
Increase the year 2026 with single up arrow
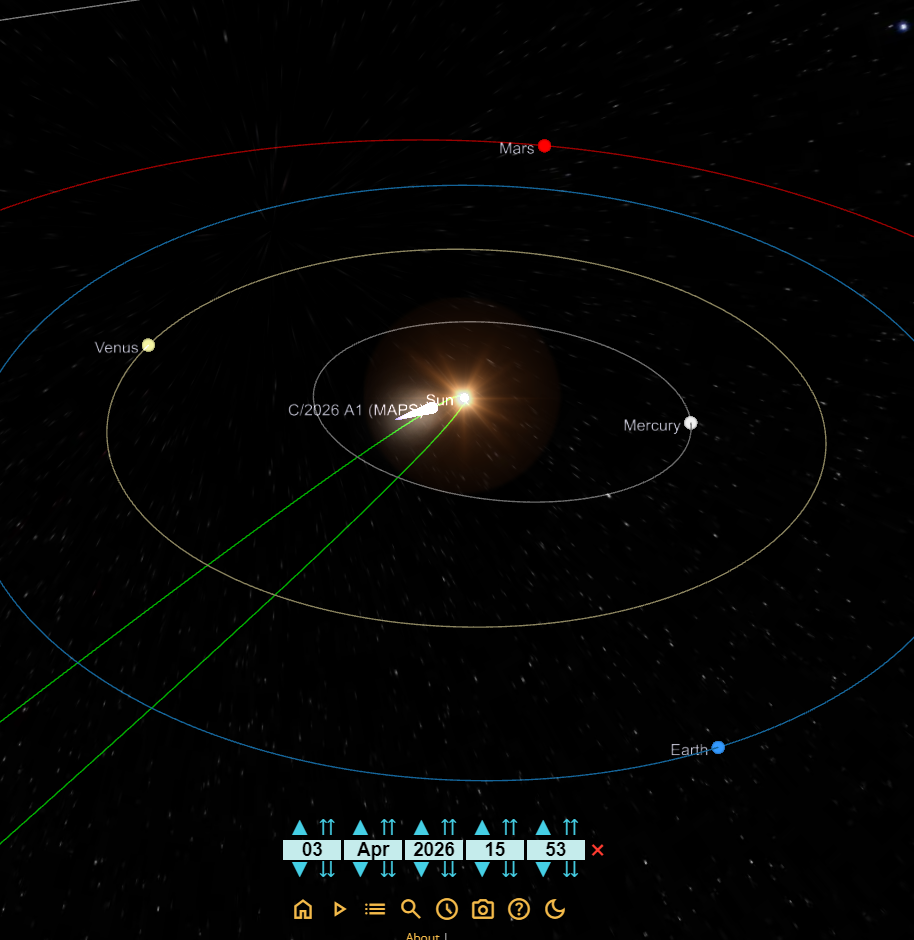421,828
